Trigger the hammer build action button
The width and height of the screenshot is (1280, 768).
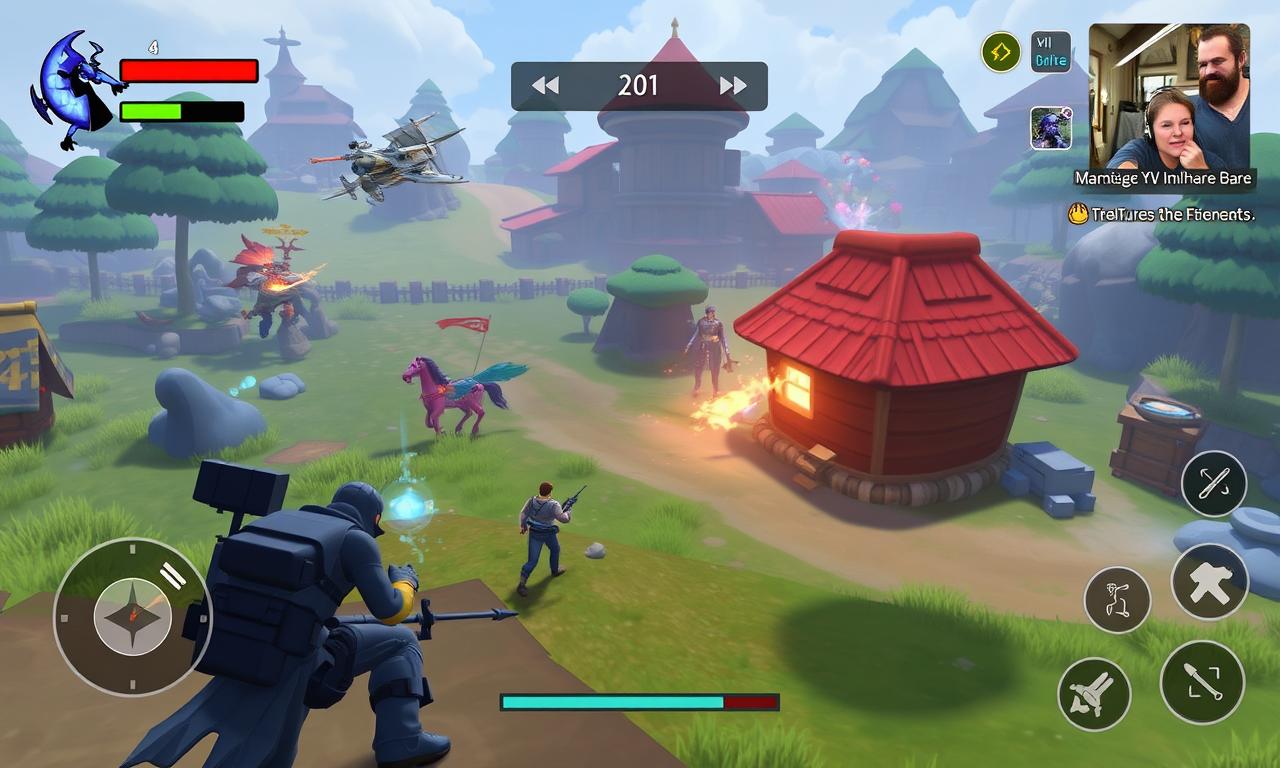point(1210,581)
